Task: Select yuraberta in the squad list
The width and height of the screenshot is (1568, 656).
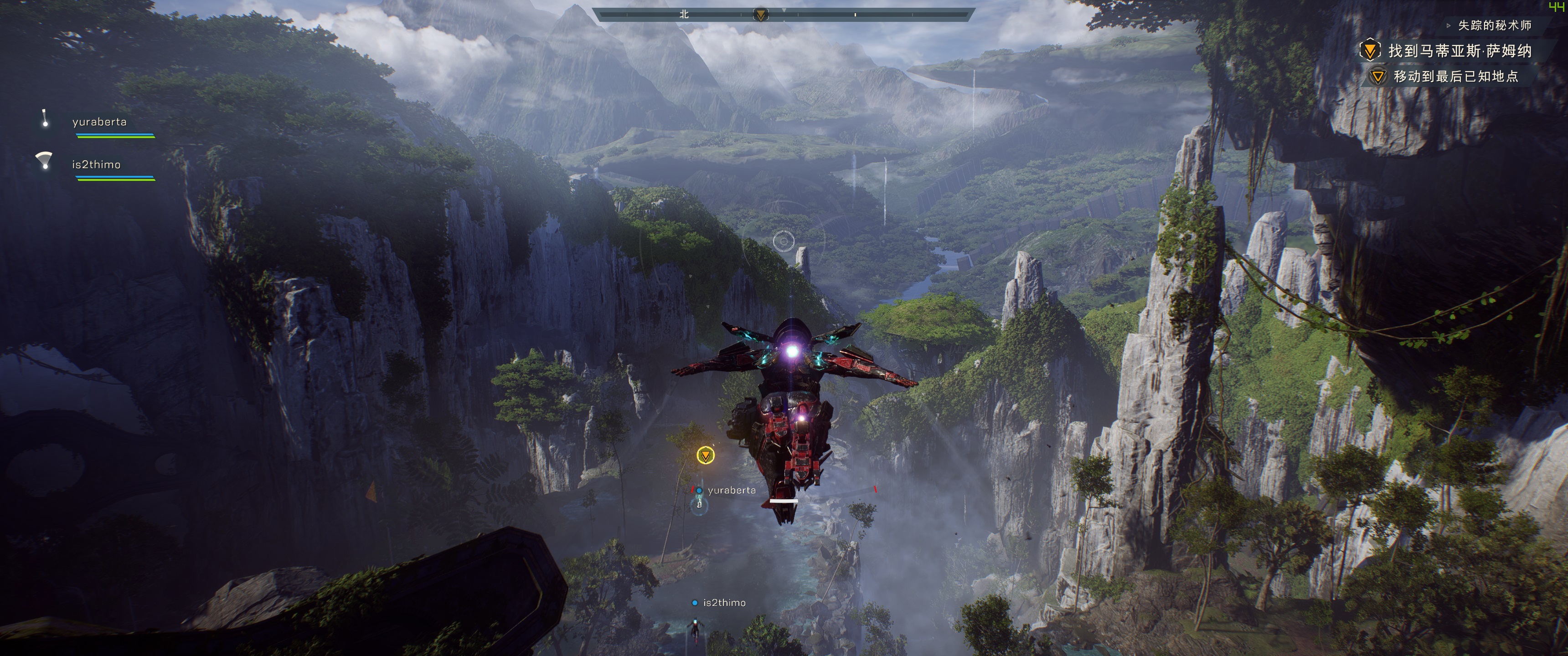Action: coord(99,122)
